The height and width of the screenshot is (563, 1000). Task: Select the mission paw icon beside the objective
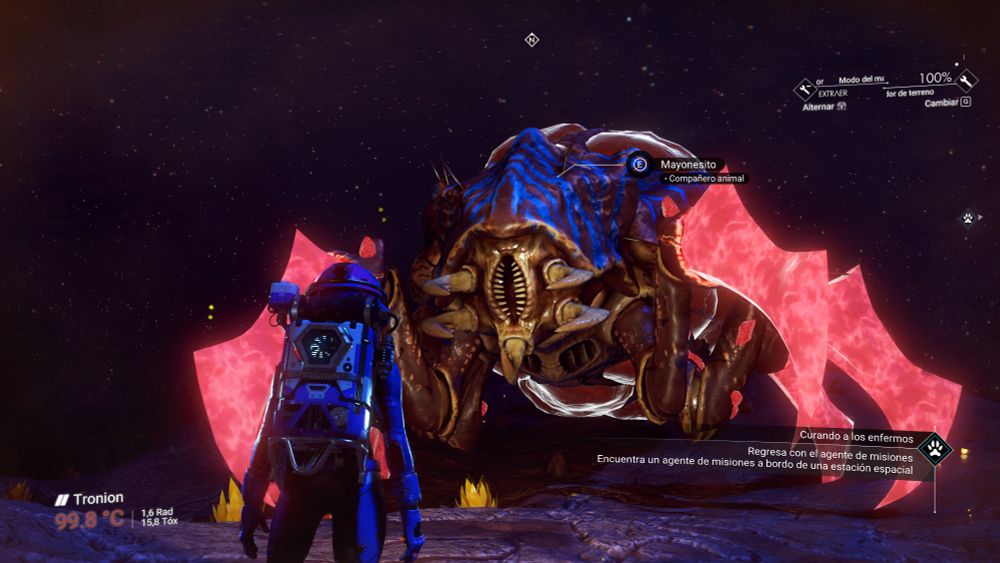pos(935,448)
